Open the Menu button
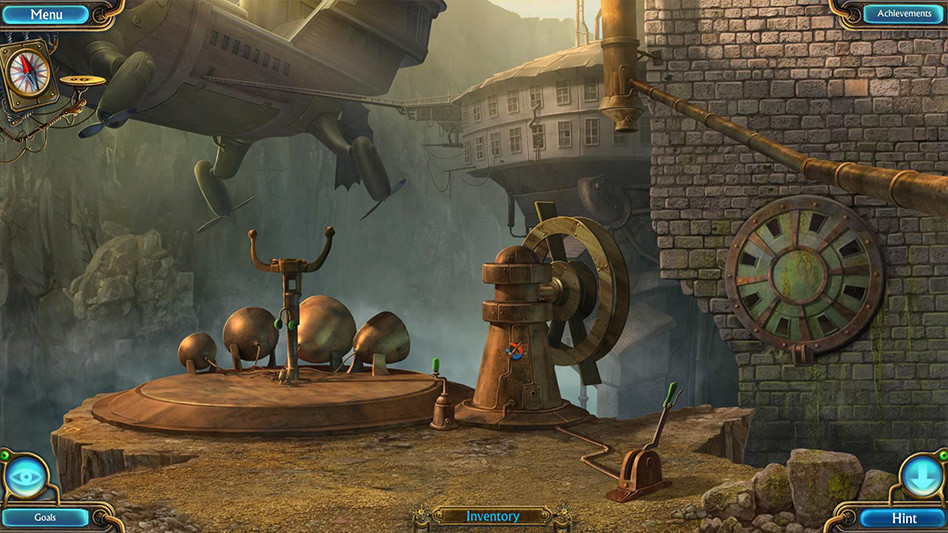The width and height of the screenshot is (948, 533). 46,14
